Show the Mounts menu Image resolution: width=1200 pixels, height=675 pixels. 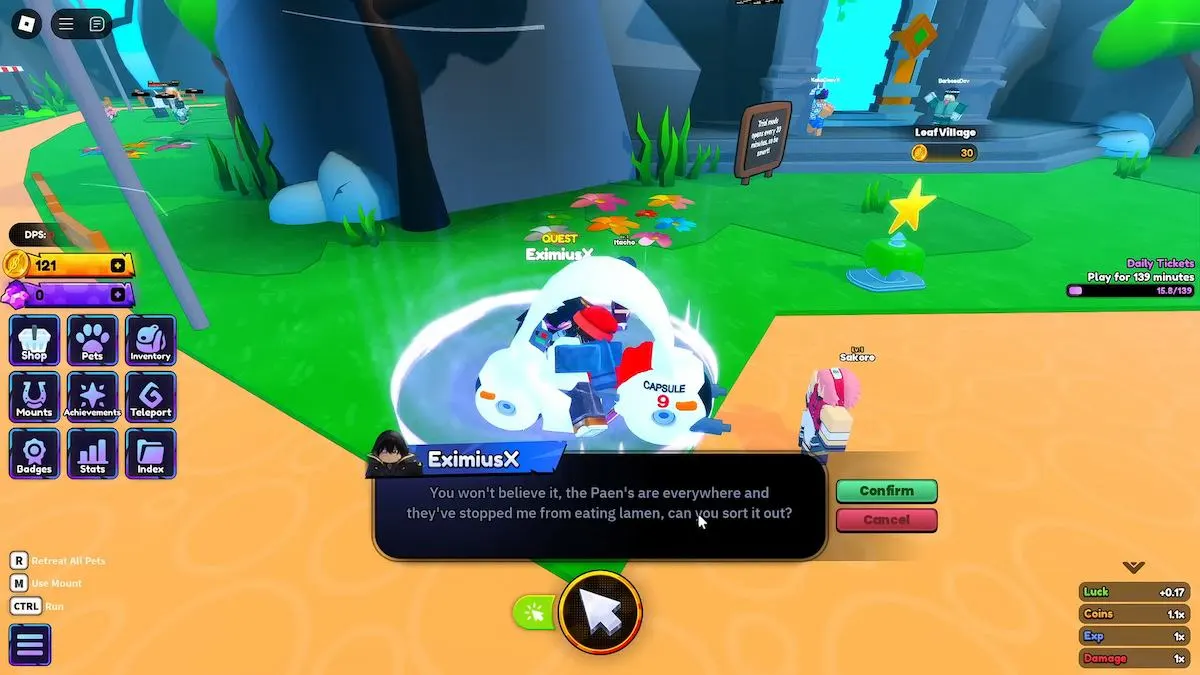click(x=34, y=397)
